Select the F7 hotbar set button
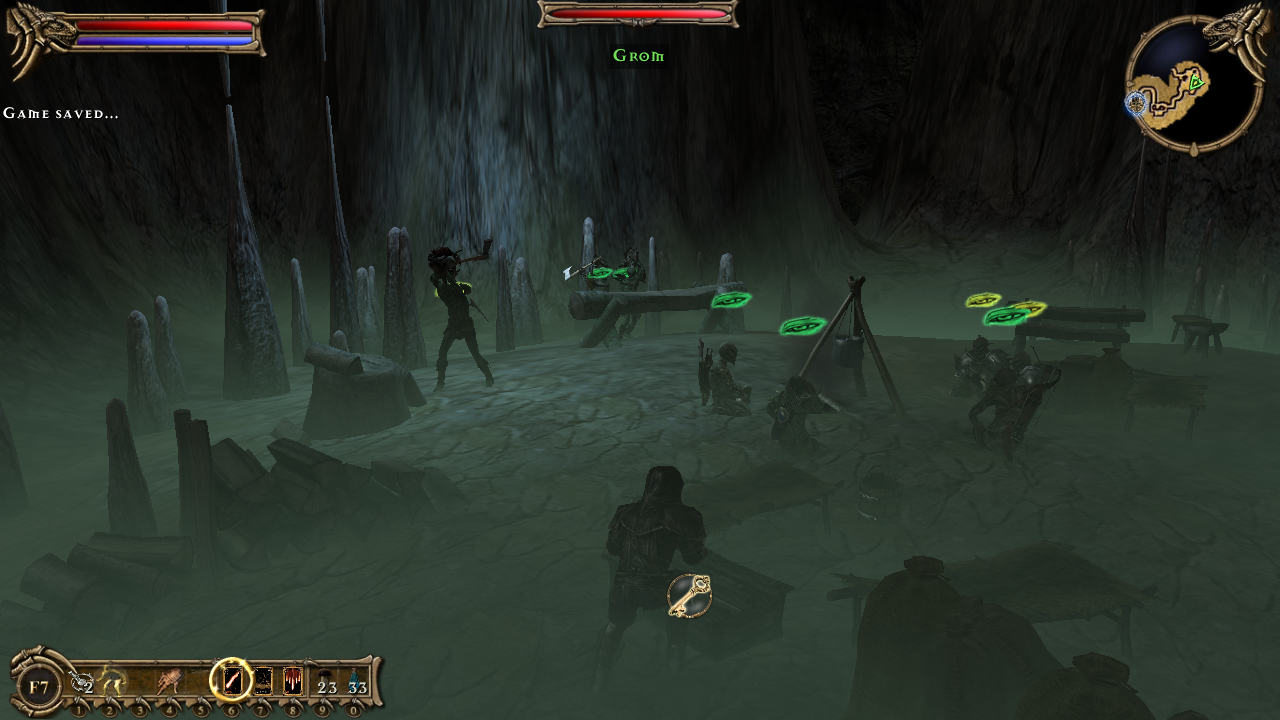The image size is (1280, 720). point(39,687)
